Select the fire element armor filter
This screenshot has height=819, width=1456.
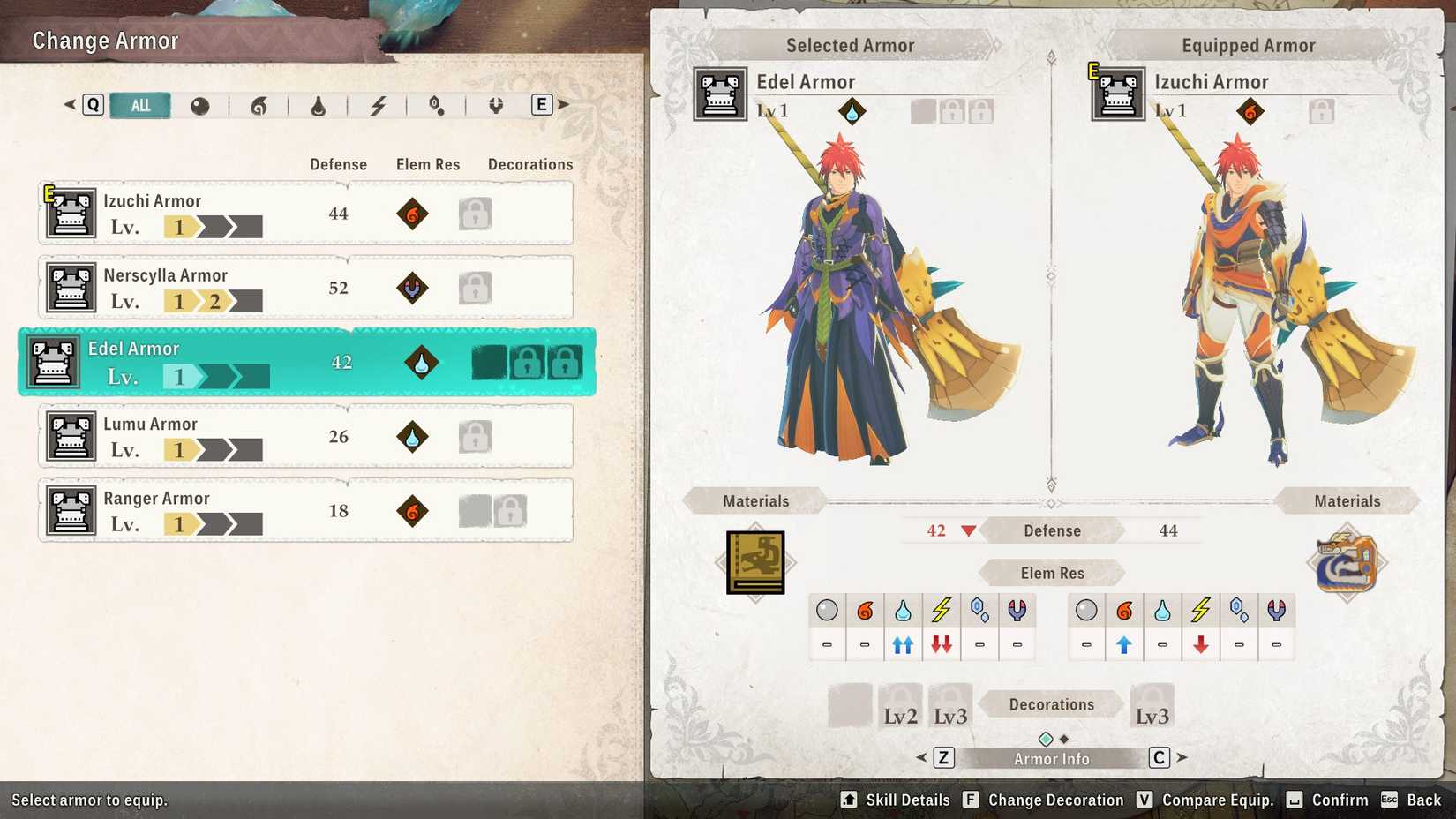point(259,105)
